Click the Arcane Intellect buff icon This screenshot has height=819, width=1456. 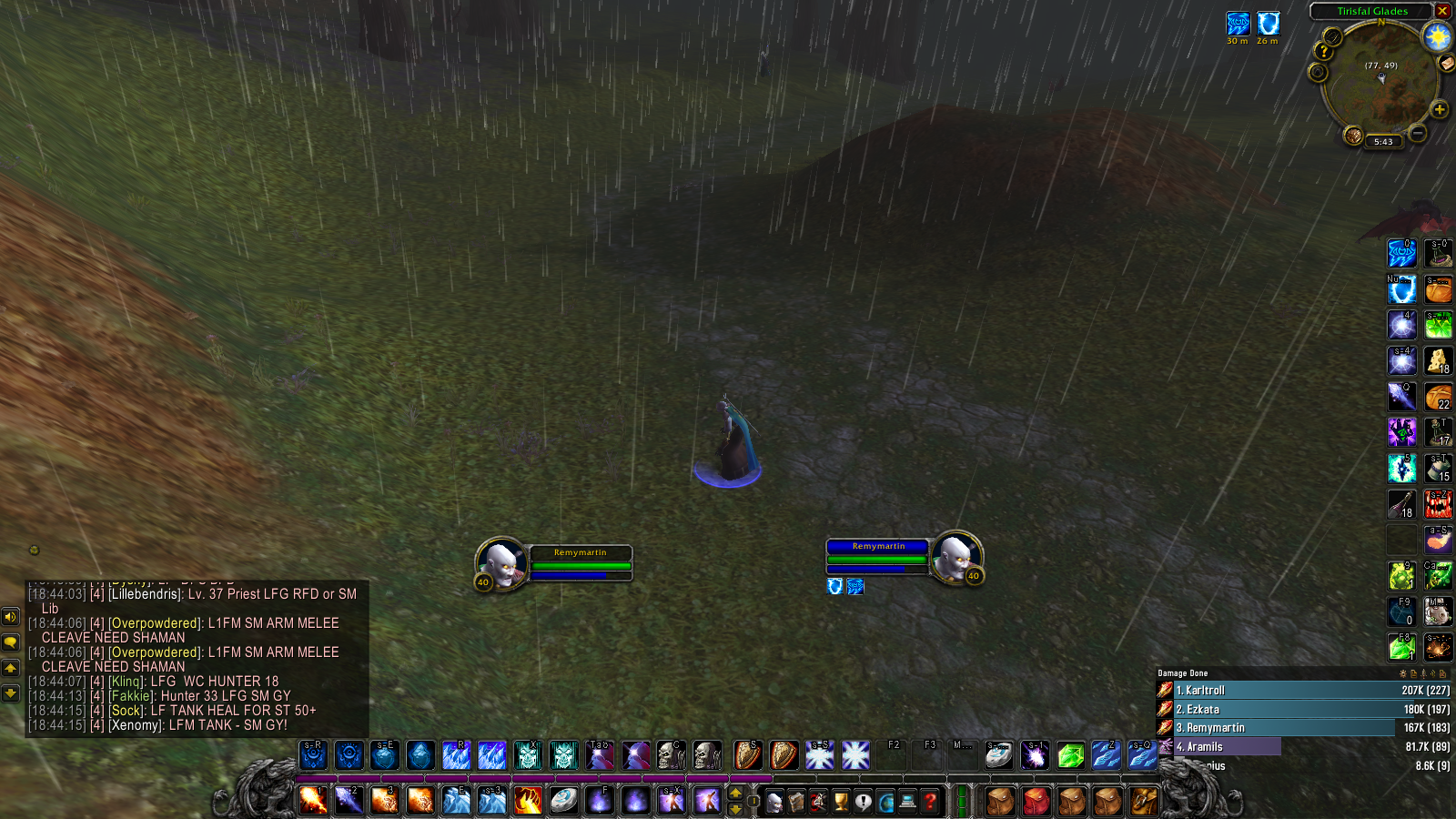tap(1238, 23)
